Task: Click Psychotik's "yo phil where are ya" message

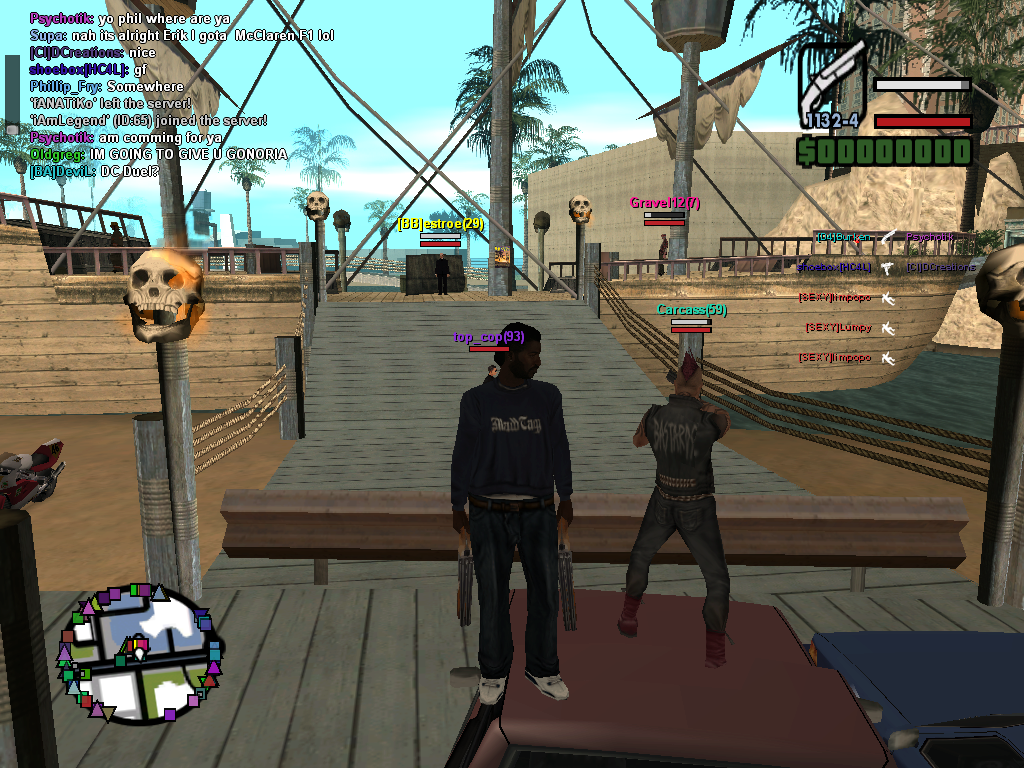Action: (130, 19)
